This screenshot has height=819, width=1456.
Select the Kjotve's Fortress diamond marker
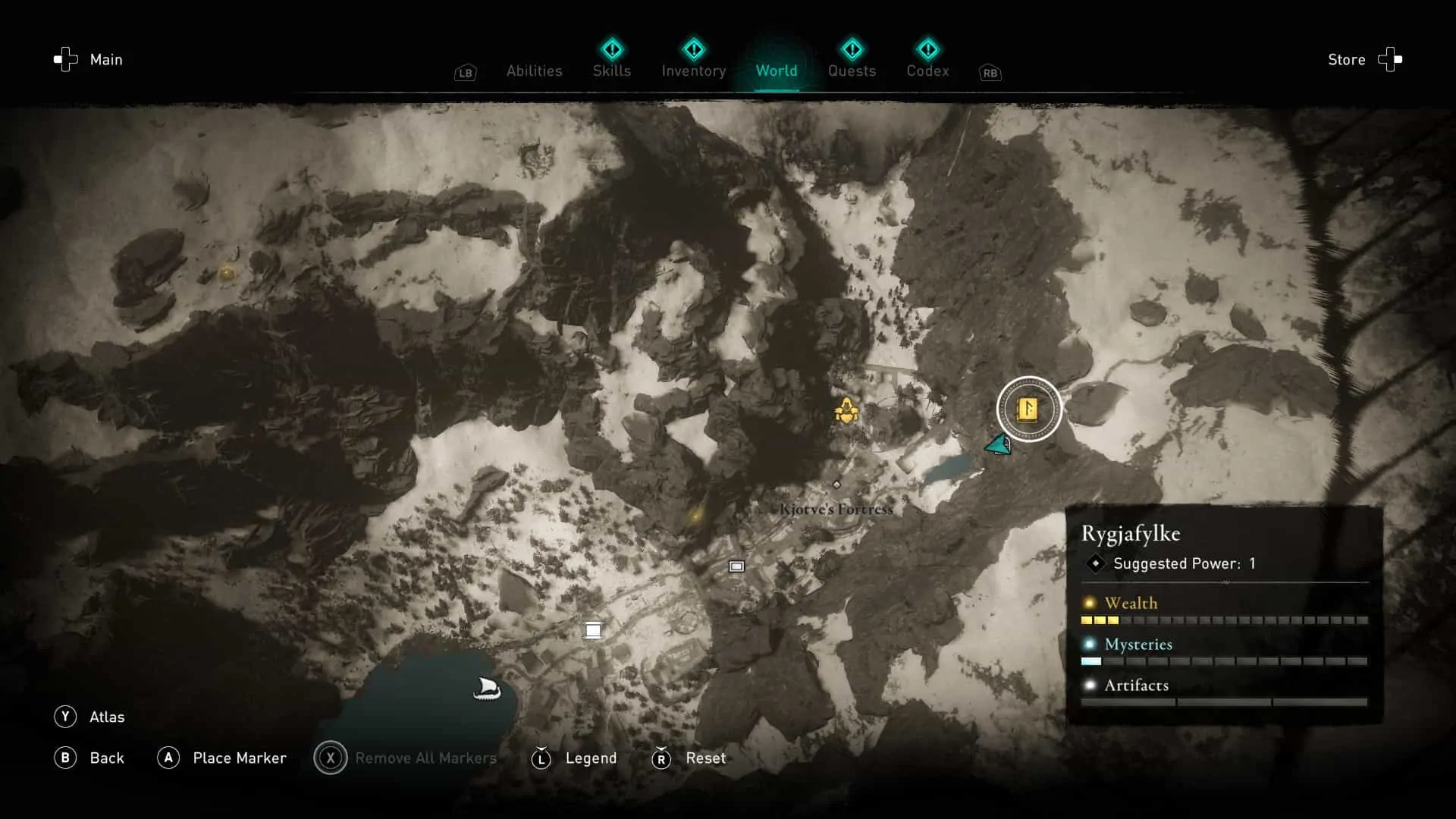click(x=837, y=484)
